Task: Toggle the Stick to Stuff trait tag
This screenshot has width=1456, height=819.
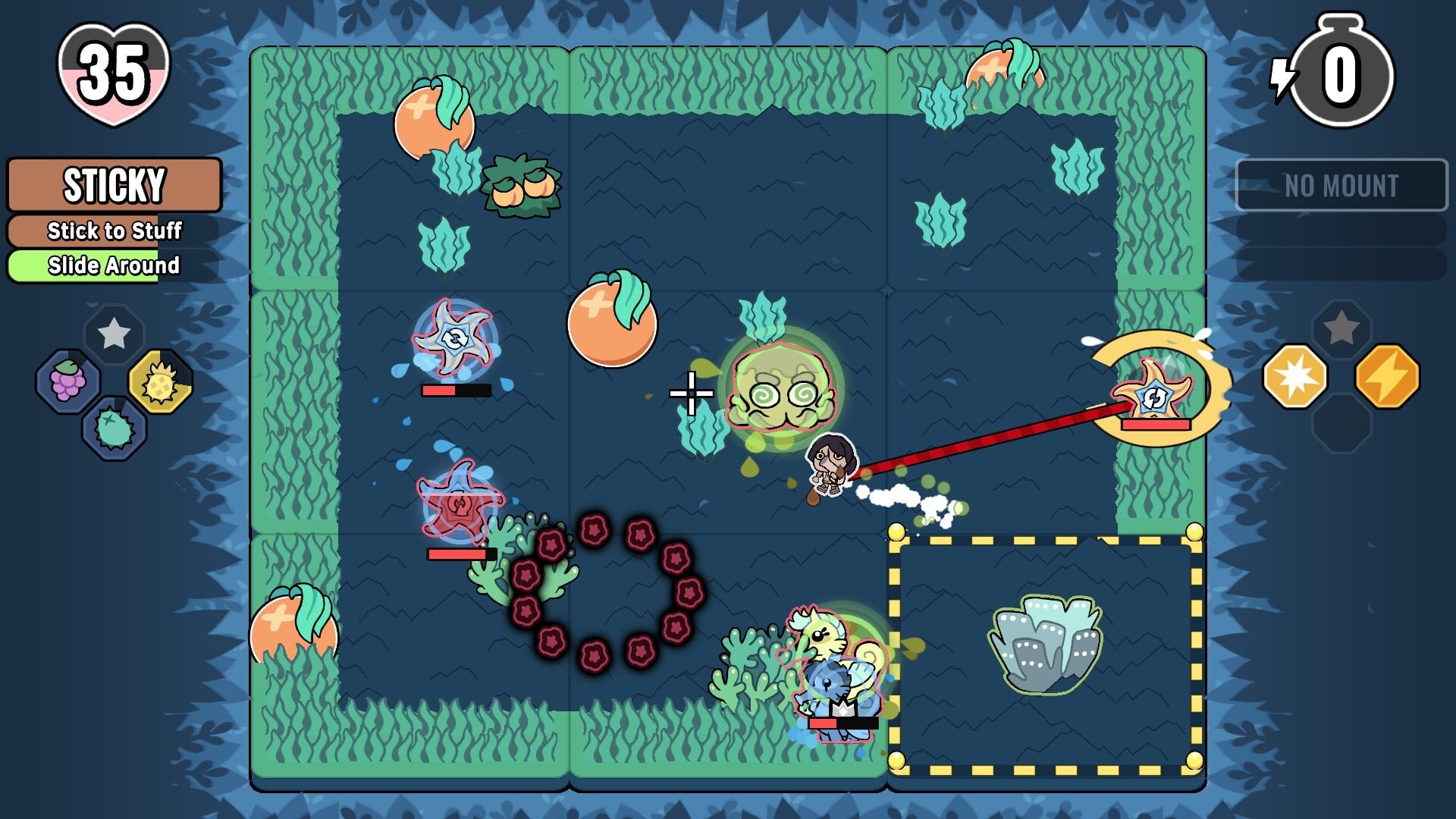Action: coord(114,231)
